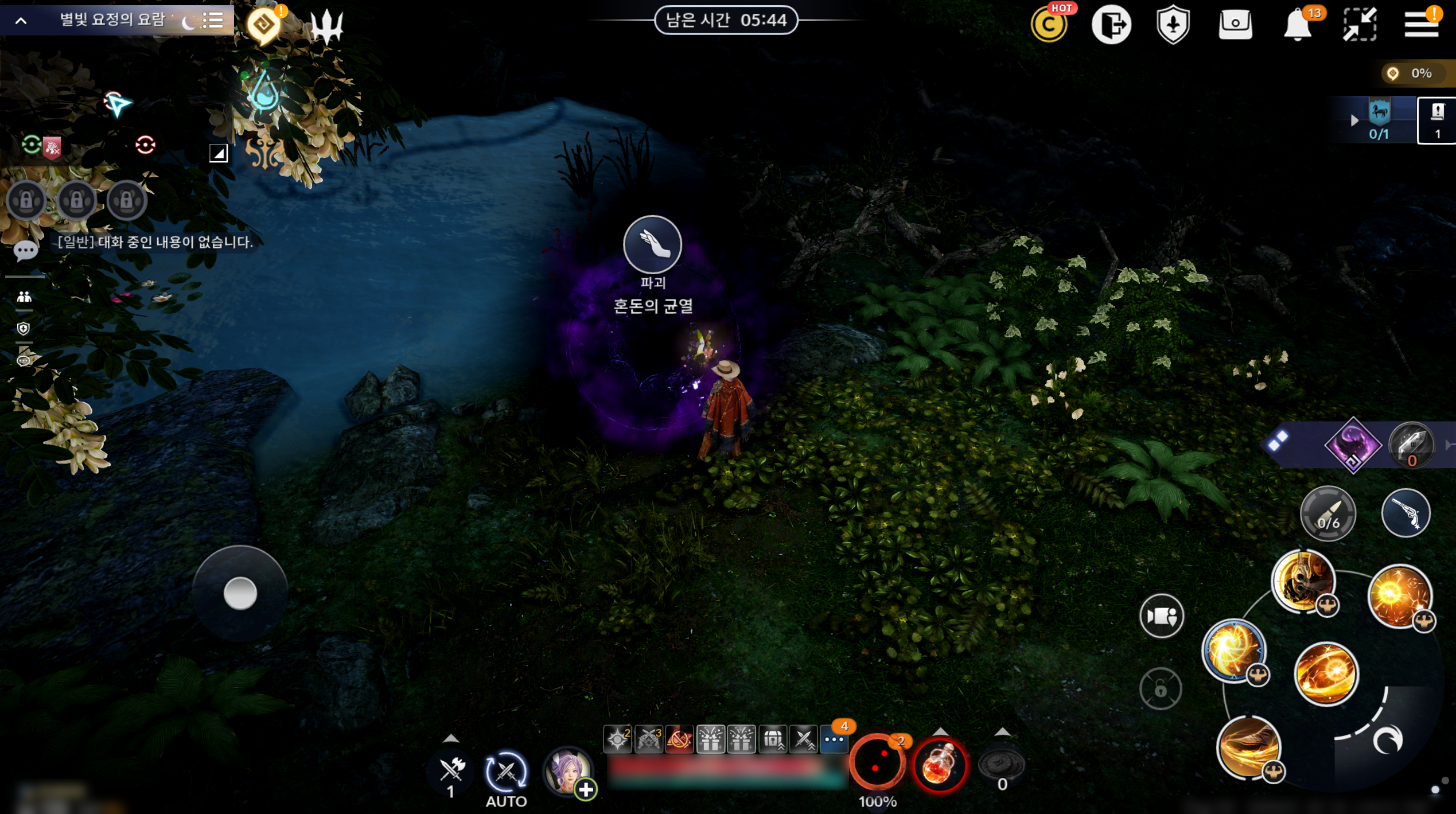
Task: Expand the buff list with the three-dots button
Action: pos(834,739)
